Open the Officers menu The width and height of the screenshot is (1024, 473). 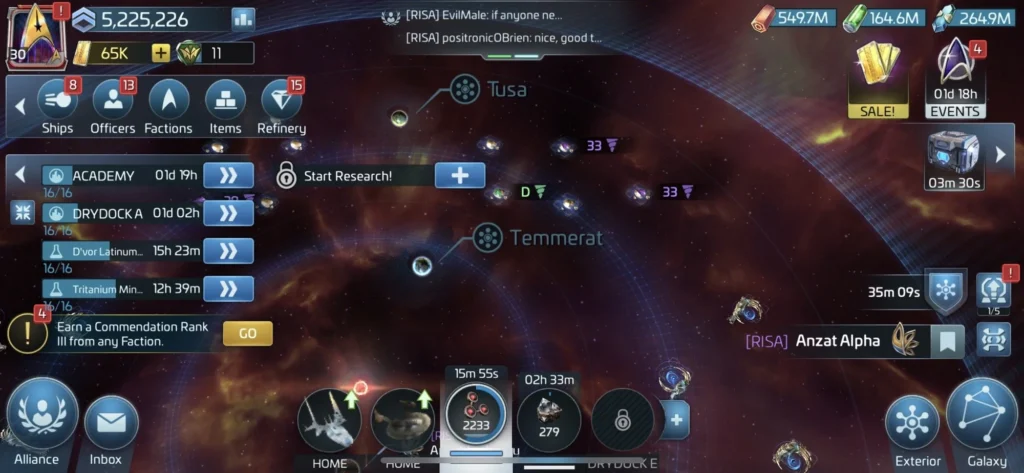113,106
